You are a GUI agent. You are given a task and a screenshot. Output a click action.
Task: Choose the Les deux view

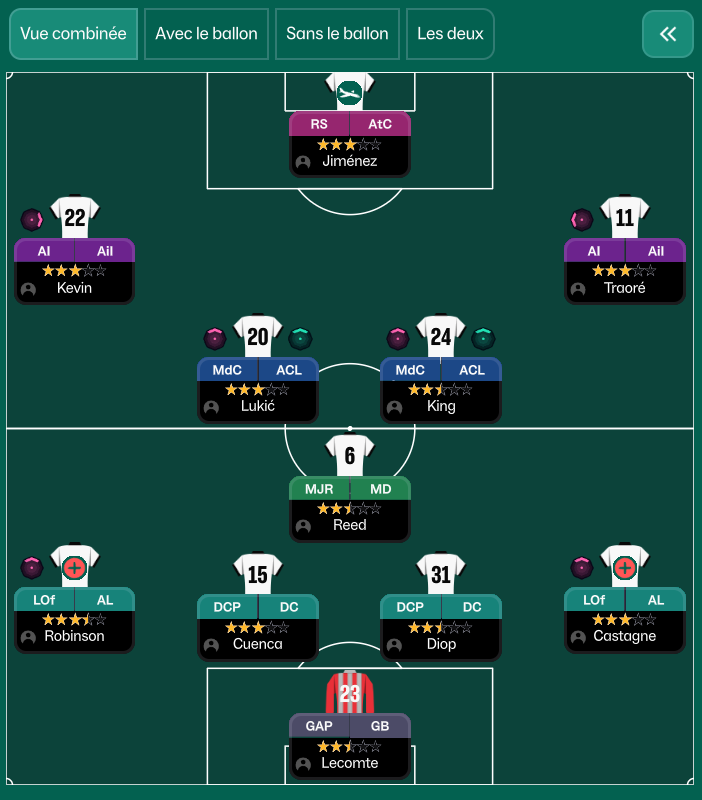click(450, 34)
